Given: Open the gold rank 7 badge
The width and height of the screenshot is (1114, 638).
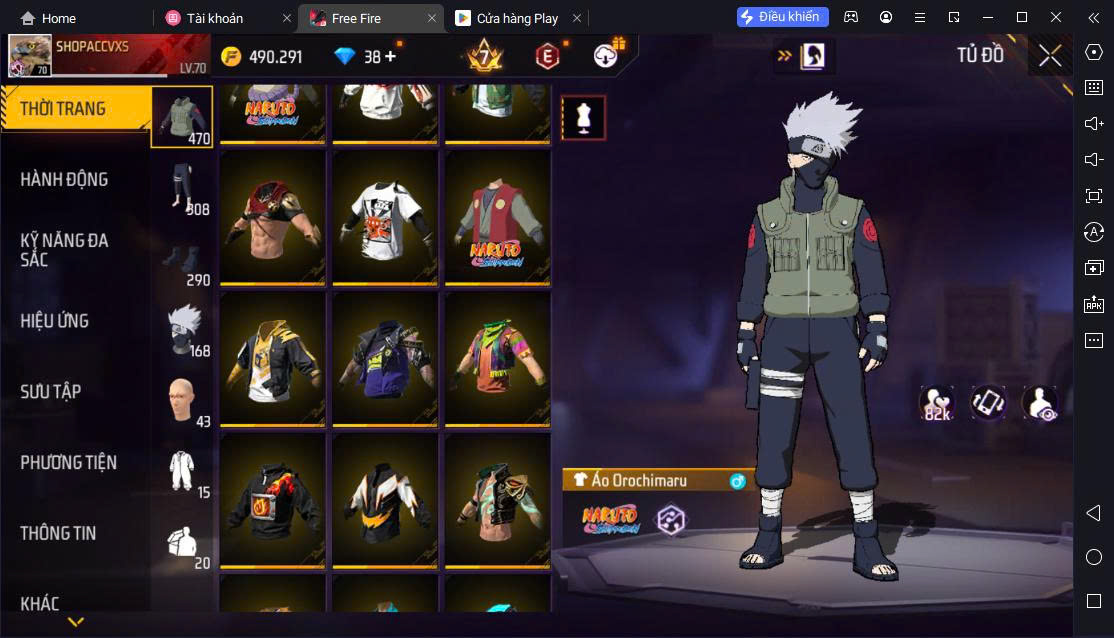Looking at the screenshot, I should [485, 56].
